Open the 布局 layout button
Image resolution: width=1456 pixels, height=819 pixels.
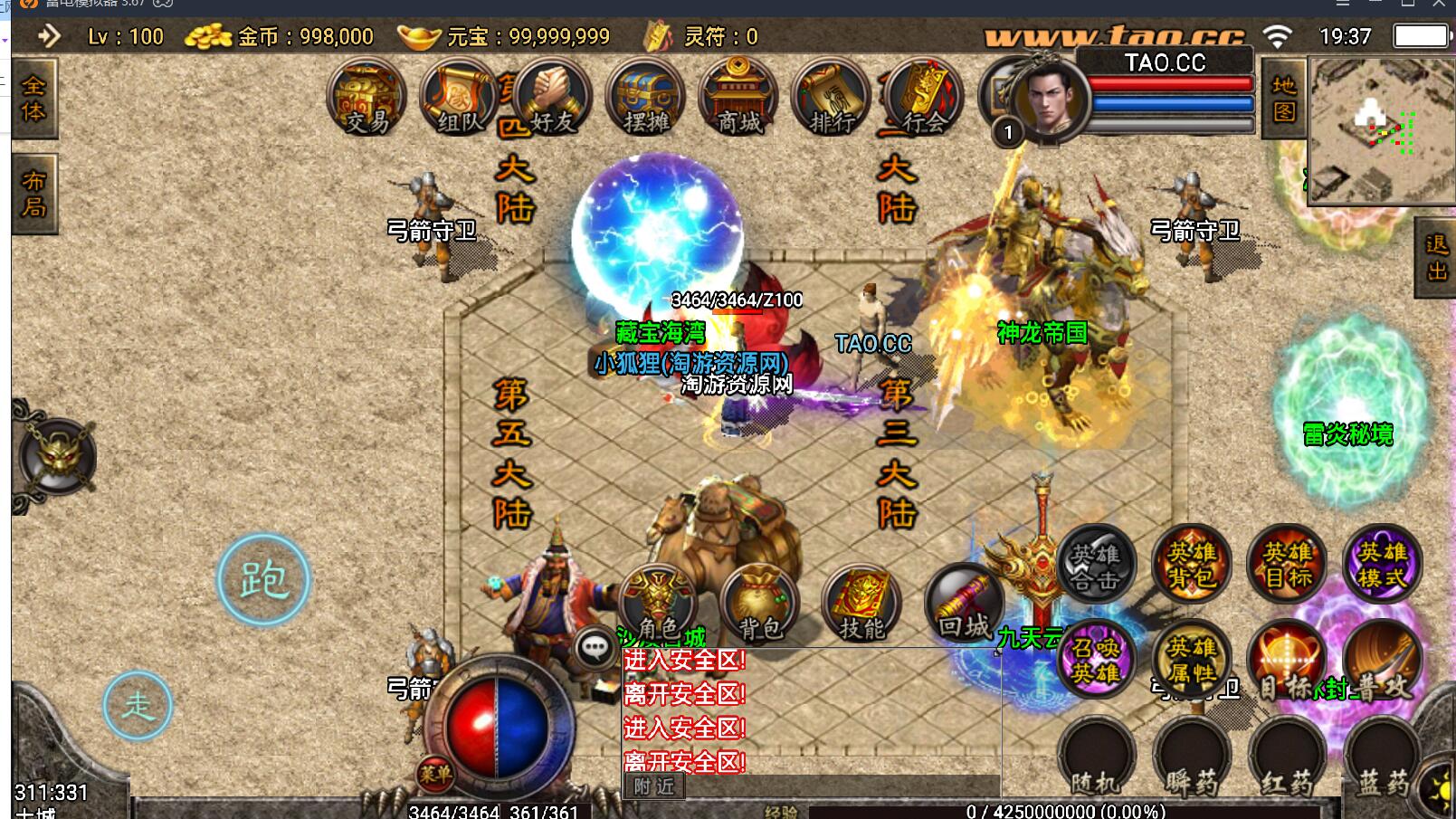click(x=33, y=194)
